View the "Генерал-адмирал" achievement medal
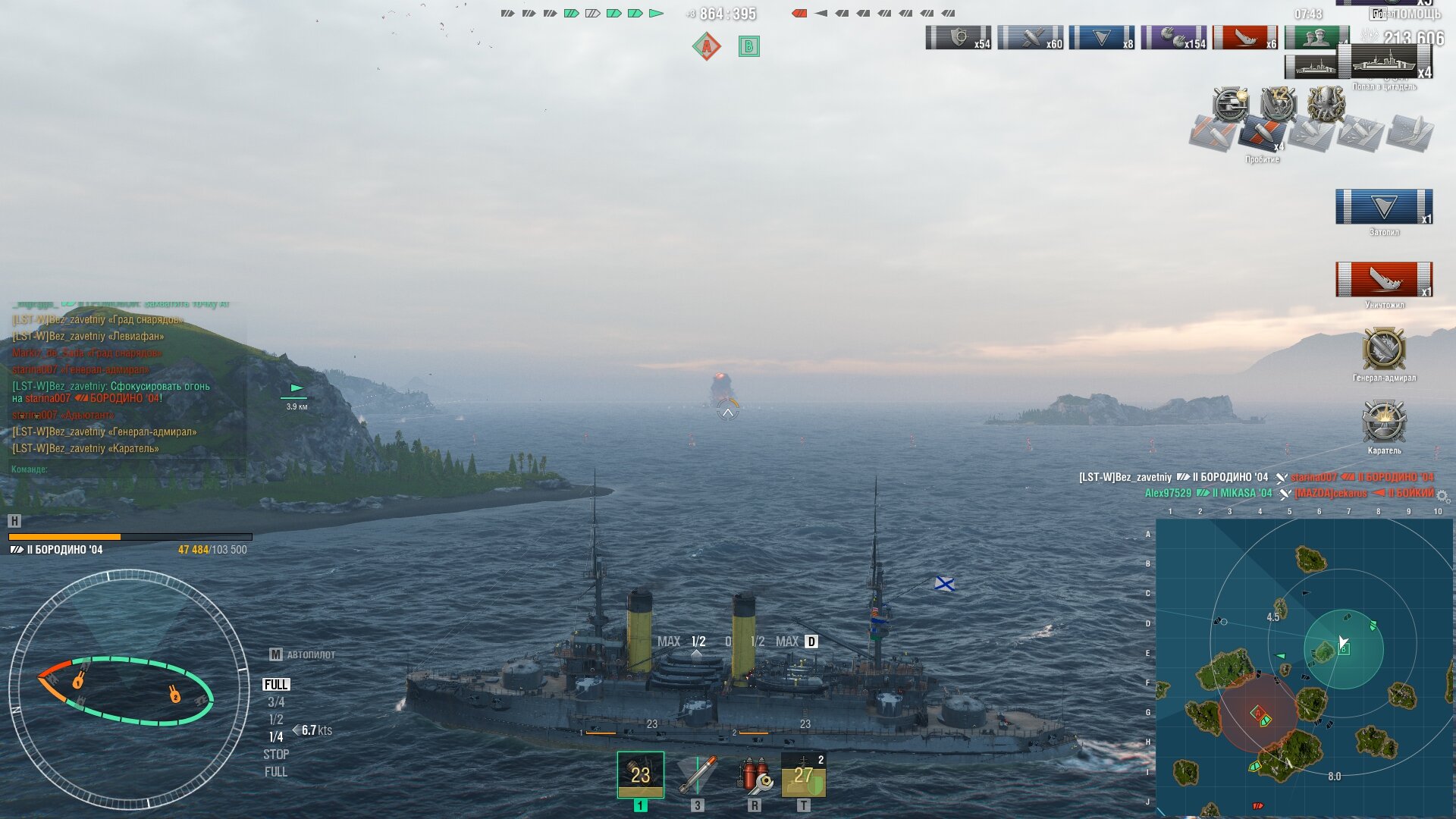 point(1384,350)
